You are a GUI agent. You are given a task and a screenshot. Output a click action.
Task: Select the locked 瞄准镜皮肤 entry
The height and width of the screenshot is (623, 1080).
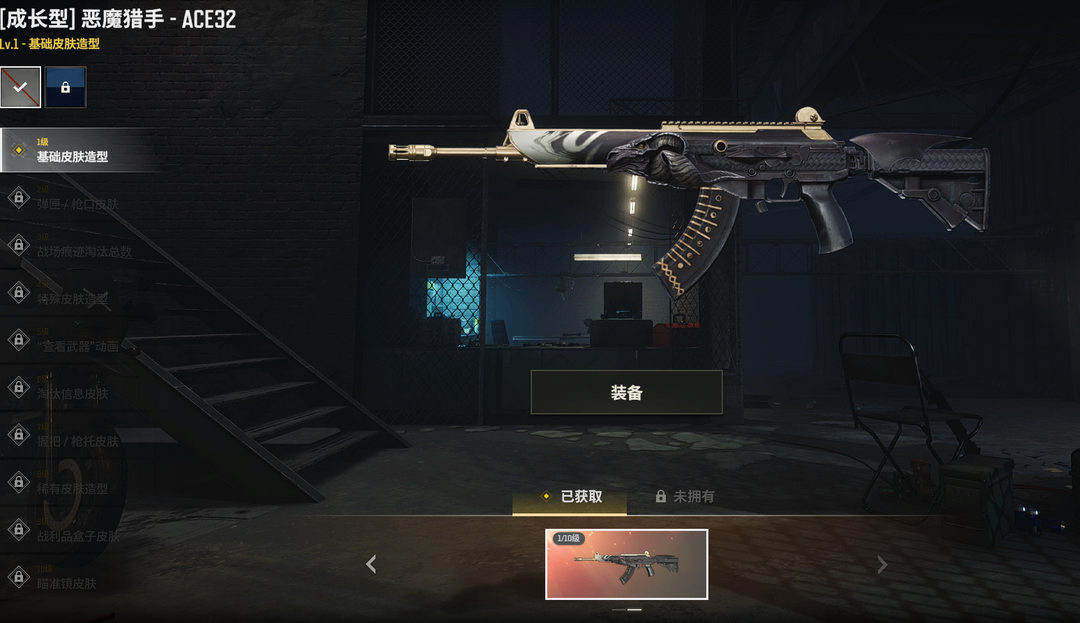pyautogui.click(x=72, y=578)
